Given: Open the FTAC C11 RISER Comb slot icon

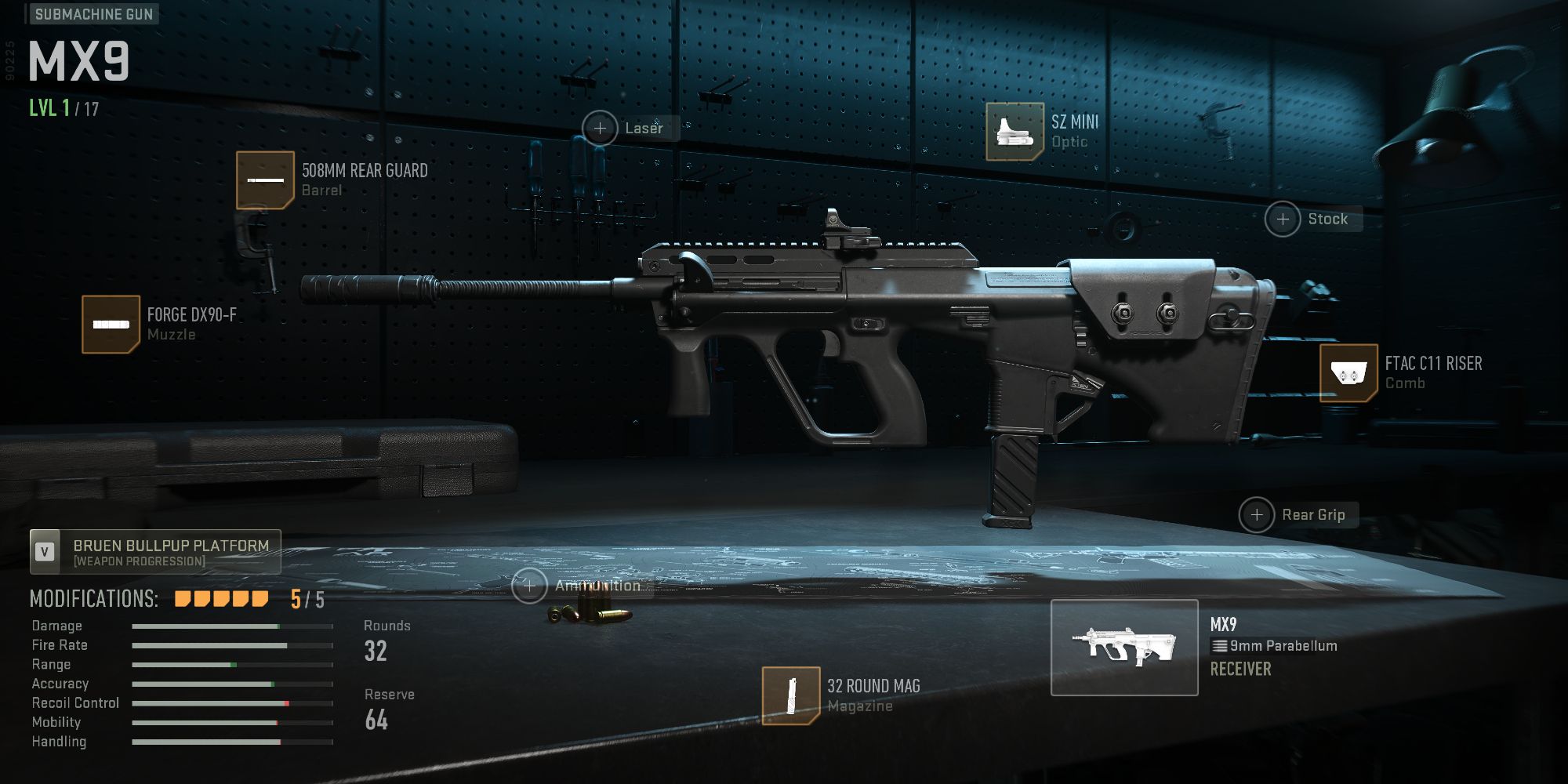Looking at the screenshot, I should 1348,372.
